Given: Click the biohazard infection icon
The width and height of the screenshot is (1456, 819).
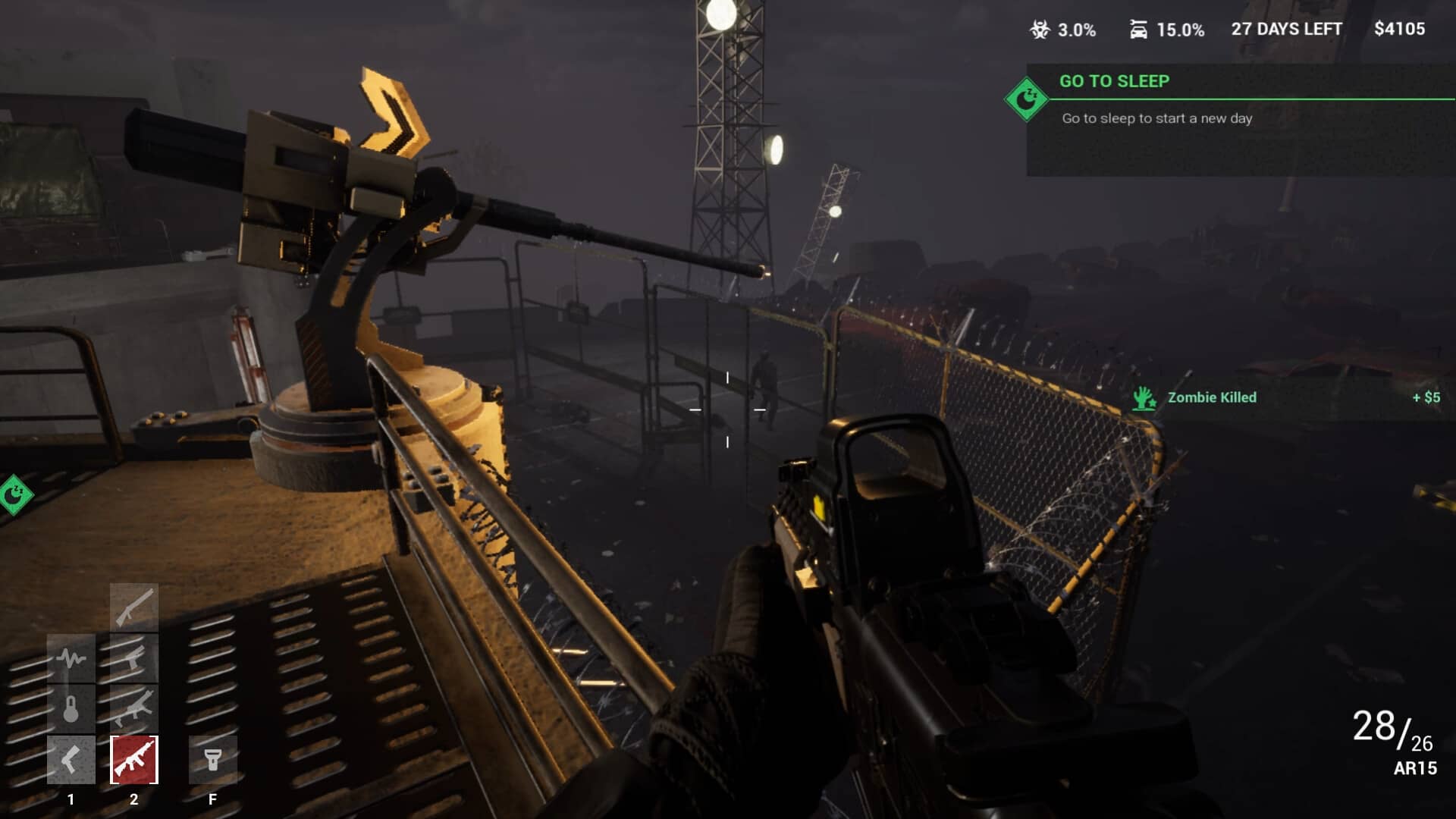Looking at the screenshot, I should pyautogui.click(x=1039, y=30).
